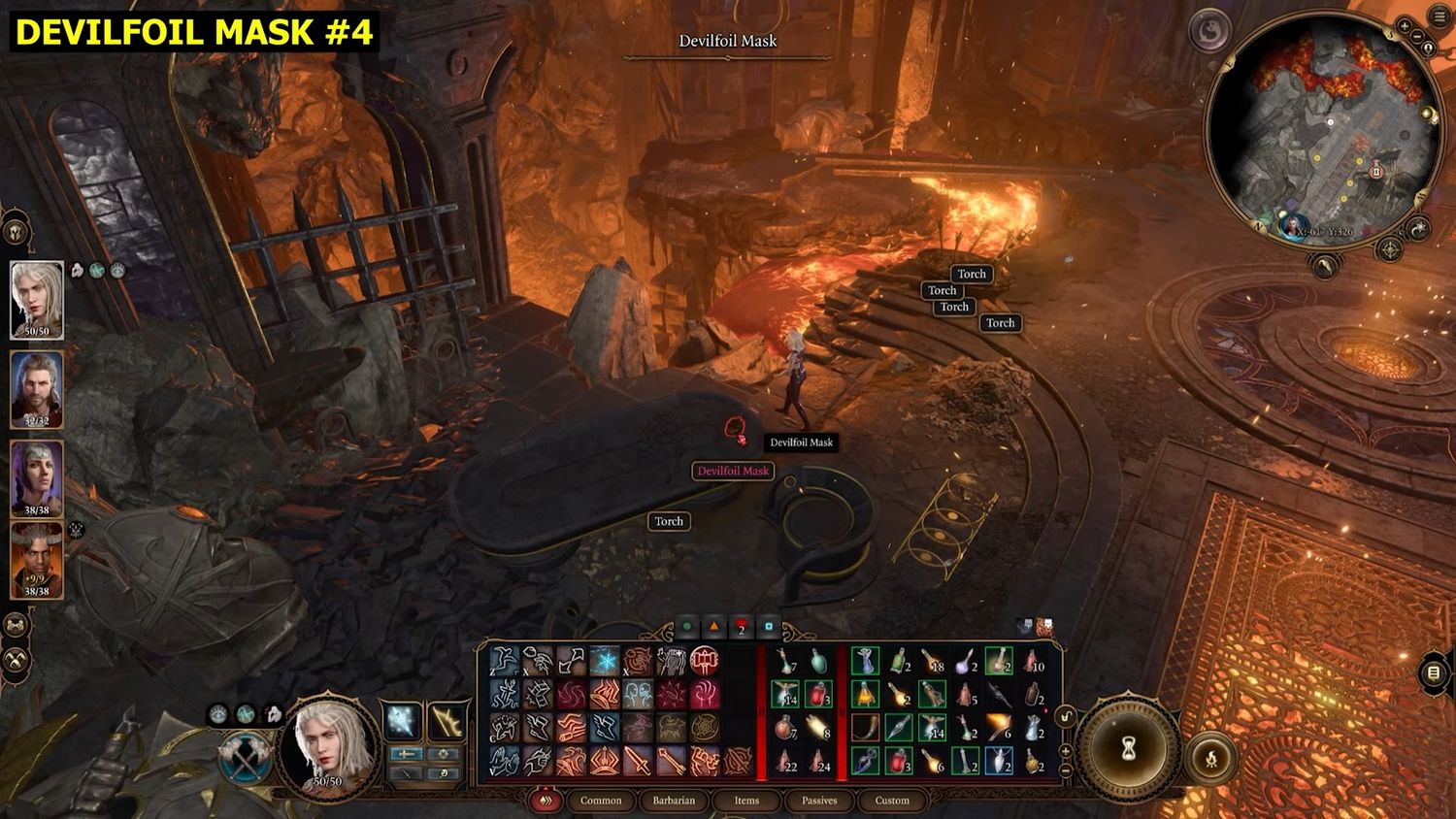The width and height of the screenshot is (1456, 819).
Task: Pick up the highlighted Devilfoil Mask label
Action: (x=733, y=472)
